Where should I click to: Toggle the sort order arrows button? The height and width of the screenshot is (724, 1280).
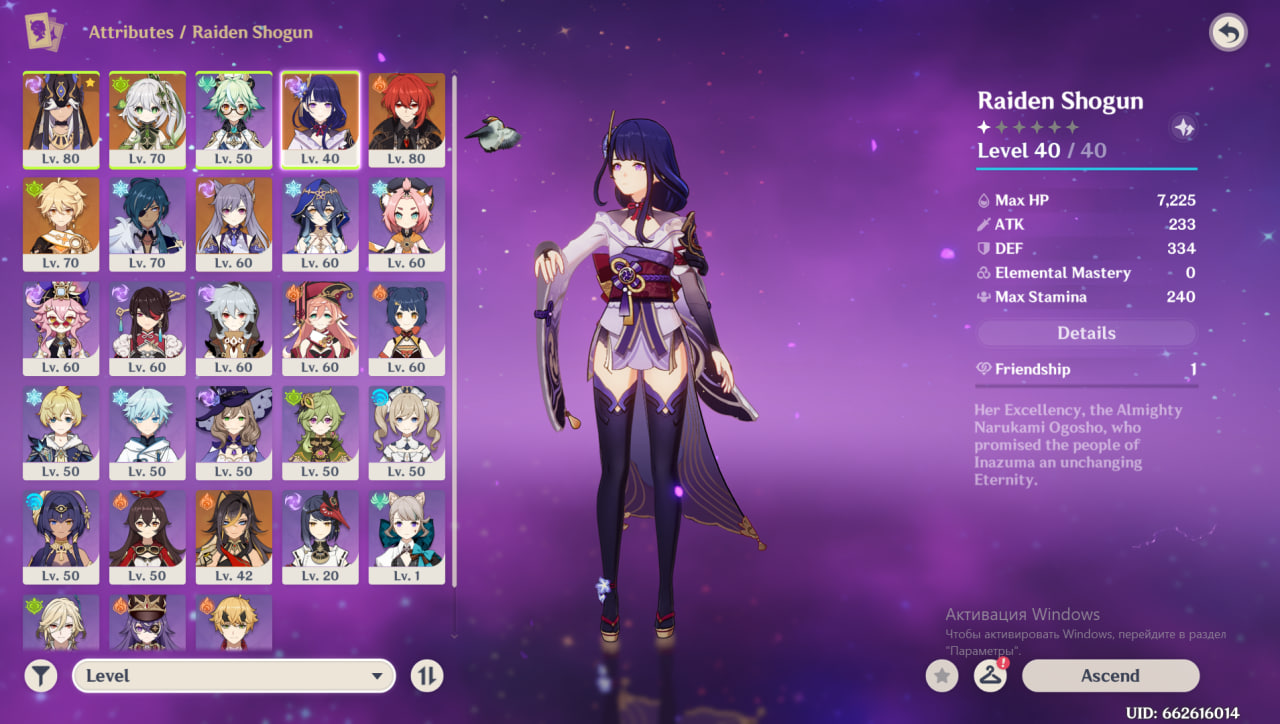(427, 676)
